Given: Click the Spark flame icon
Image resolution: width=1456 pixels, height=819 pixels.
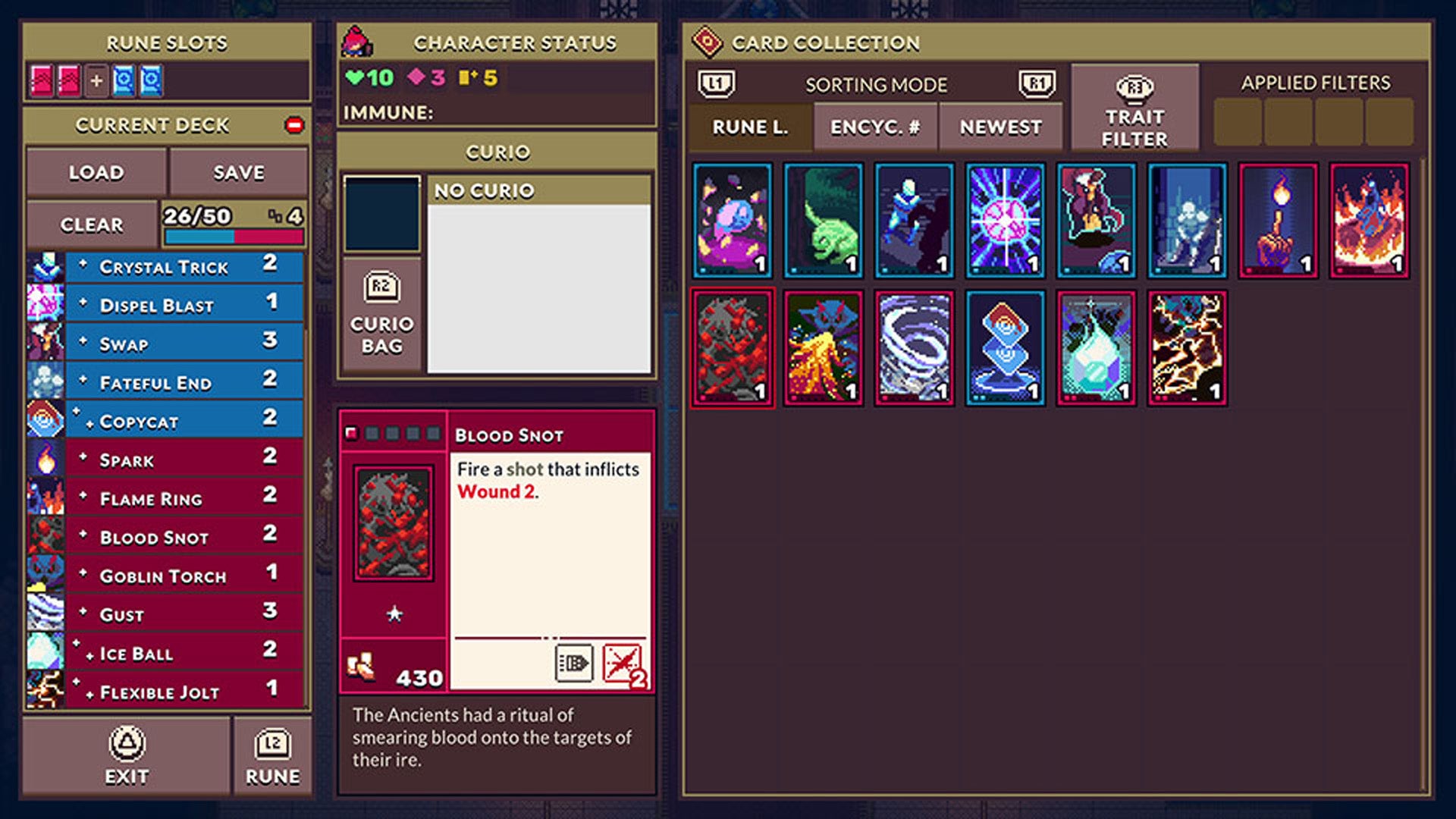Looking at the screenshot, I should point(45,459).
